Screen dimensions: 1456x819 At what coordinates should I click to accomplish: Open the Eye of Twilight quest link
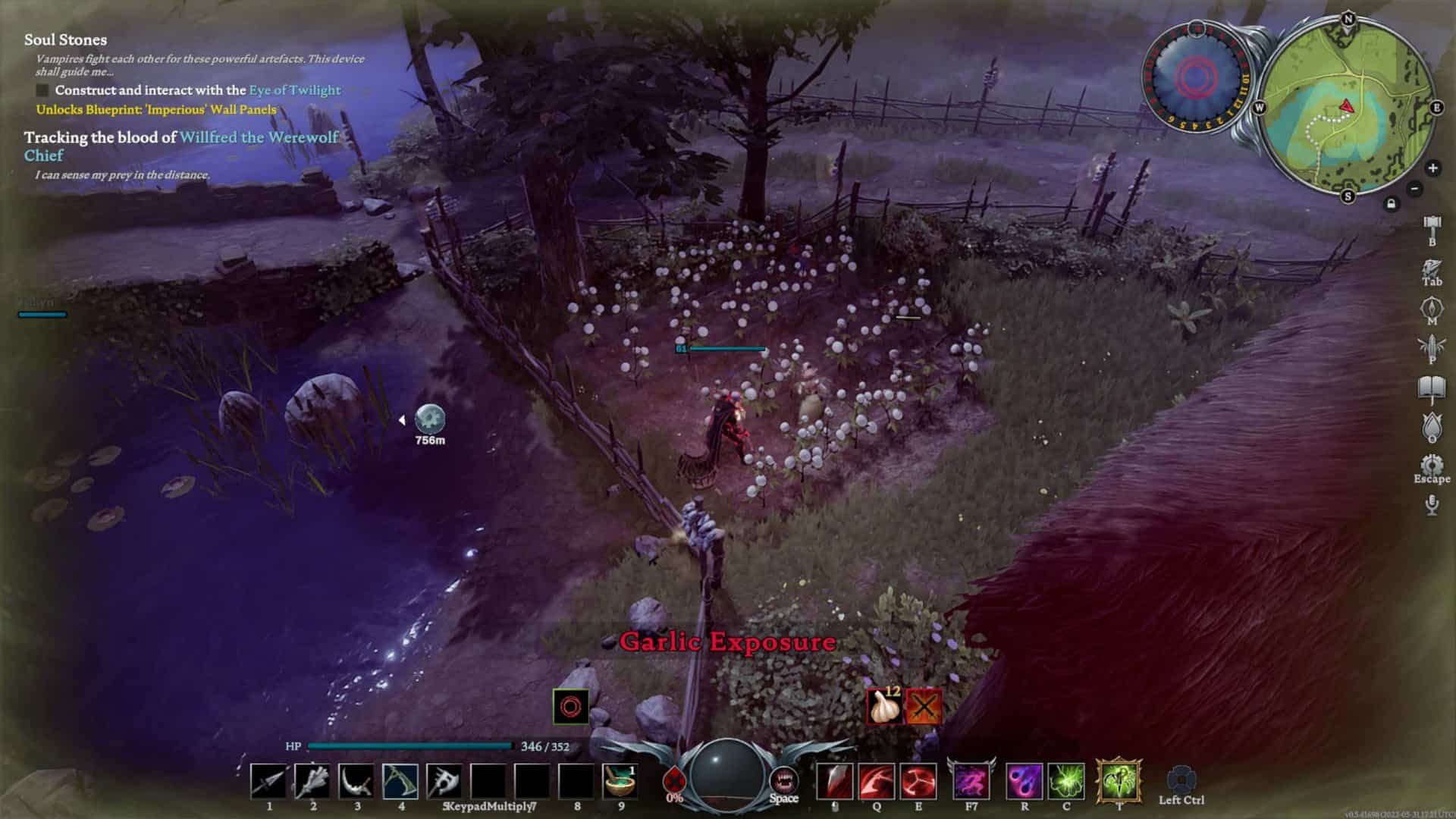294,89
